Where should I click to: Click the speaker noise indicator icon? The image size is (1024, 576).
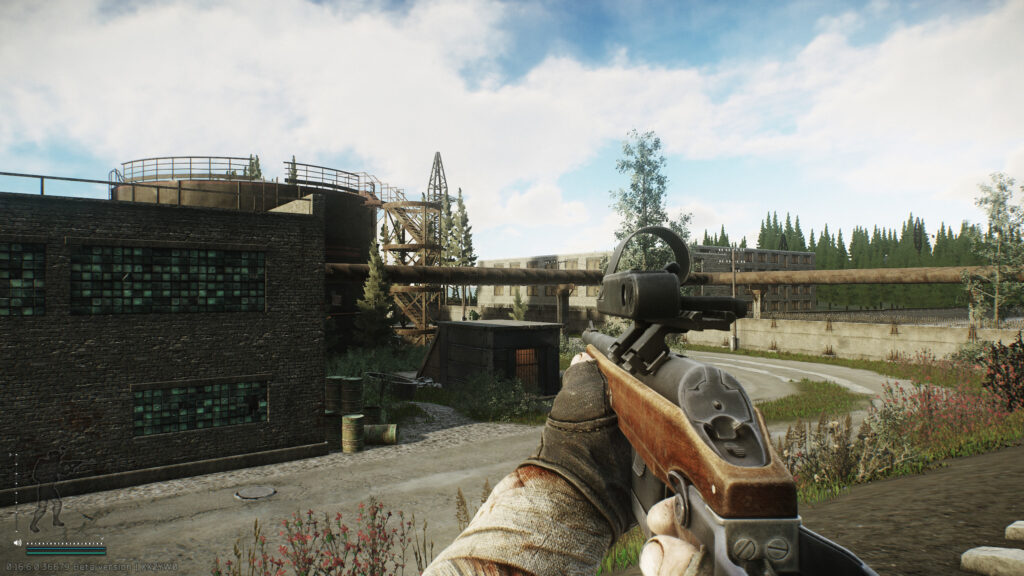(17, 543)
